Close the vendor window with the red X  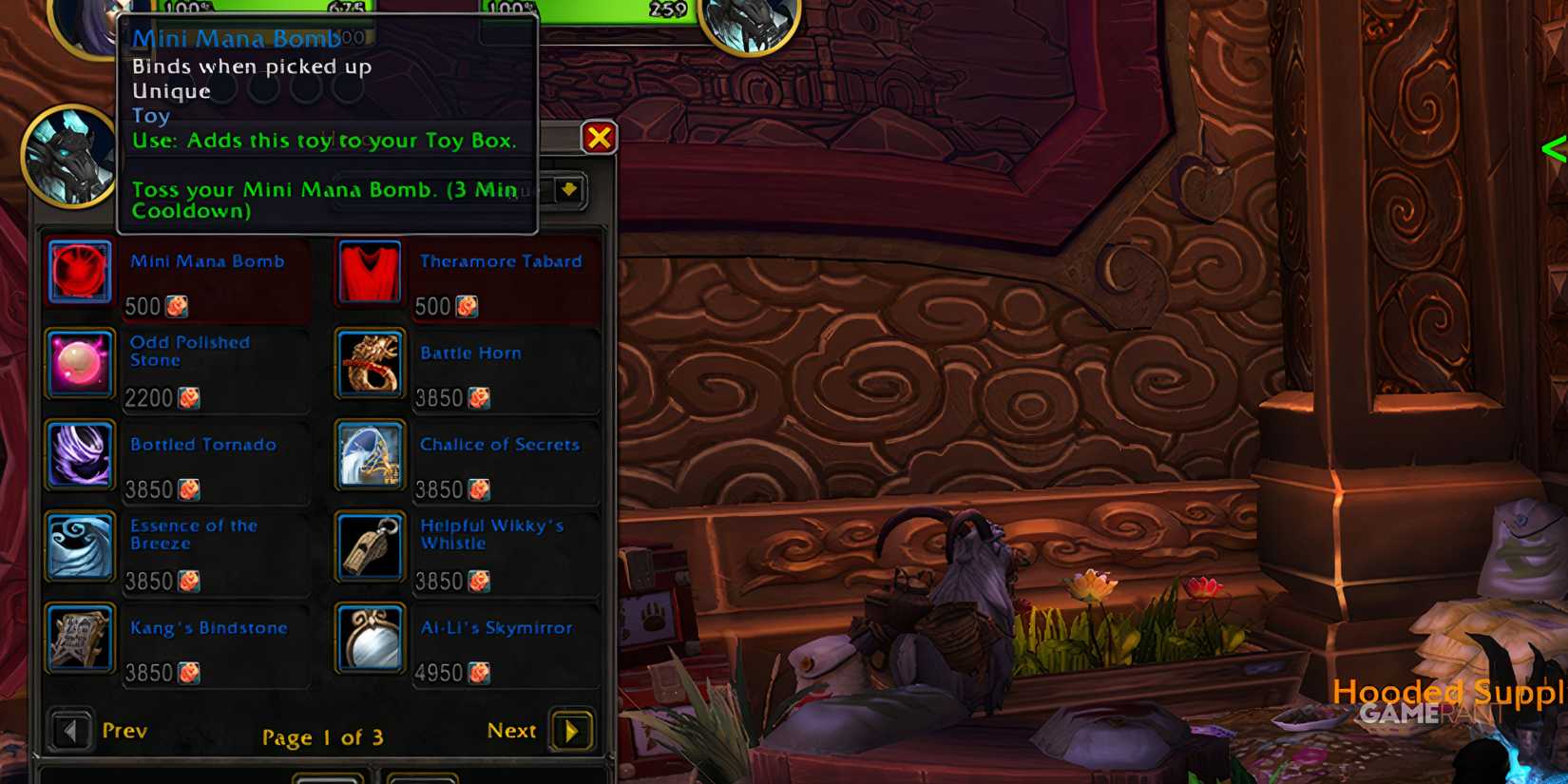[600, 136]
